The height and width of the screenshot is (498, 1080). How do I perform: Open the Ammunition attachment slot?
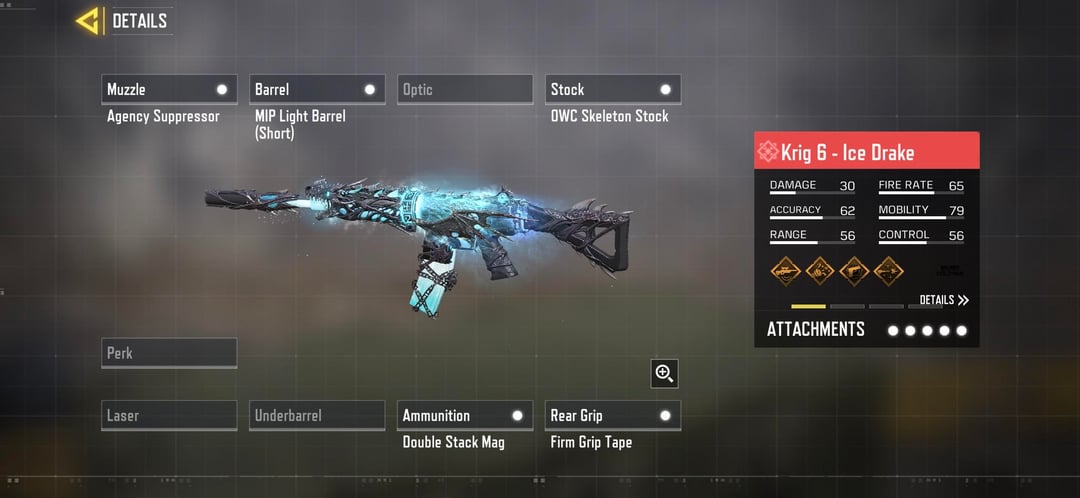click(x=465, y=415)
